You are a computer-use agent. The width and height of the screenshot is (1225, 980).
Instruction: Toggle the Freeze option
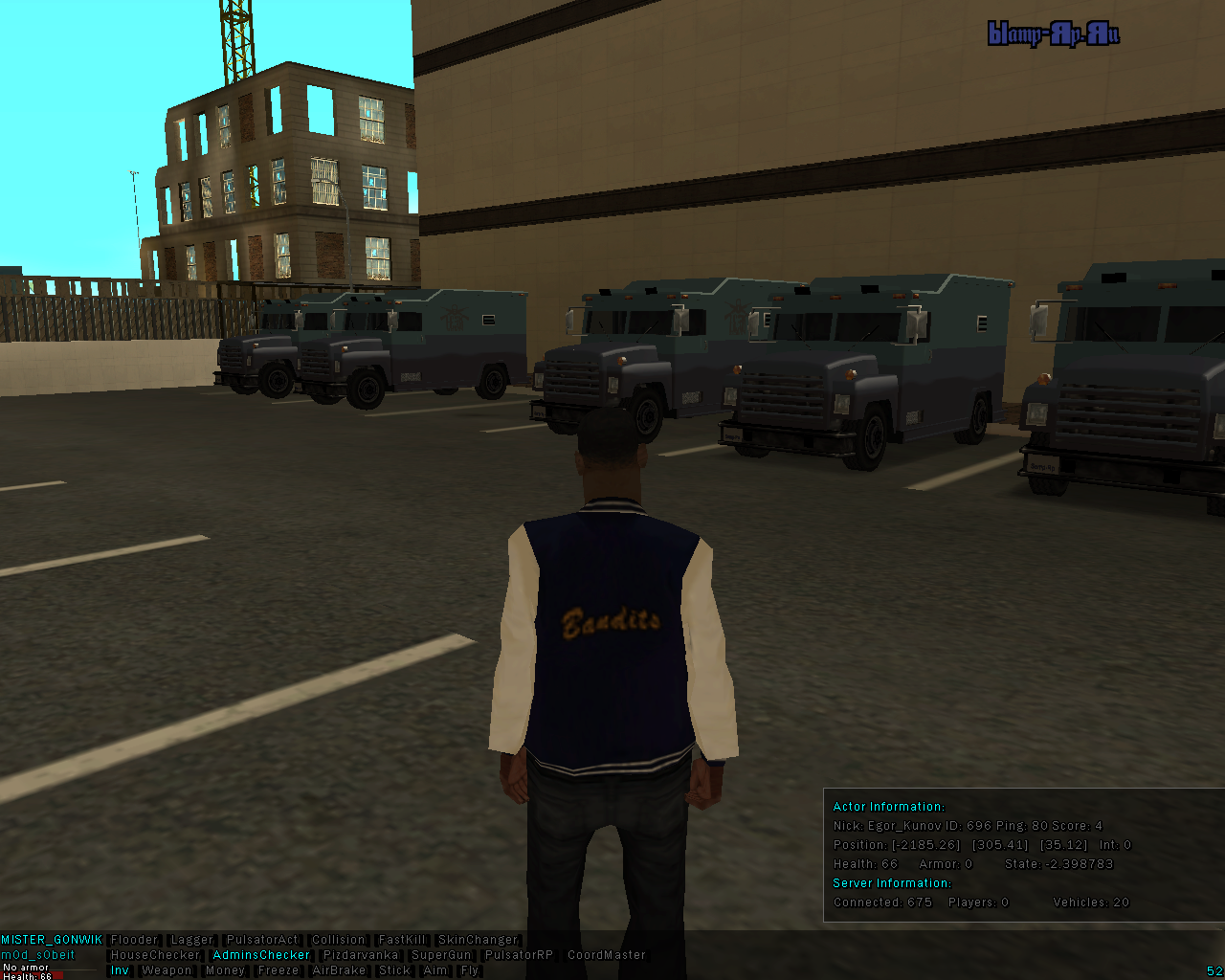click(x=278, y=970)
